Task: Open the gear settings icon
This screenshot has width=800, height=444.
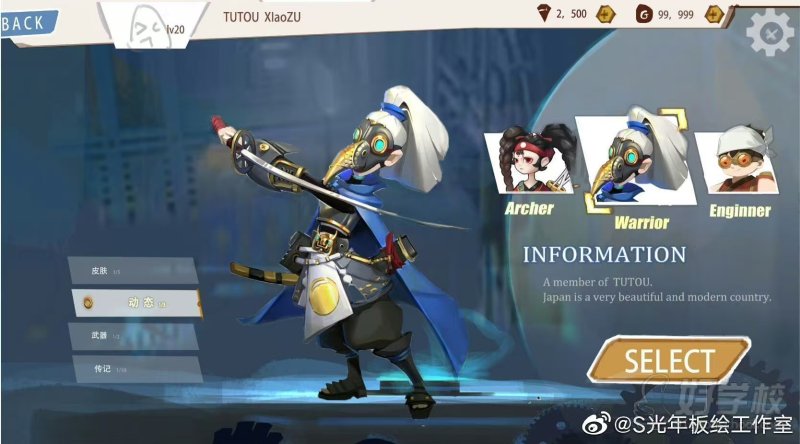Action: (x=769, y=34)
